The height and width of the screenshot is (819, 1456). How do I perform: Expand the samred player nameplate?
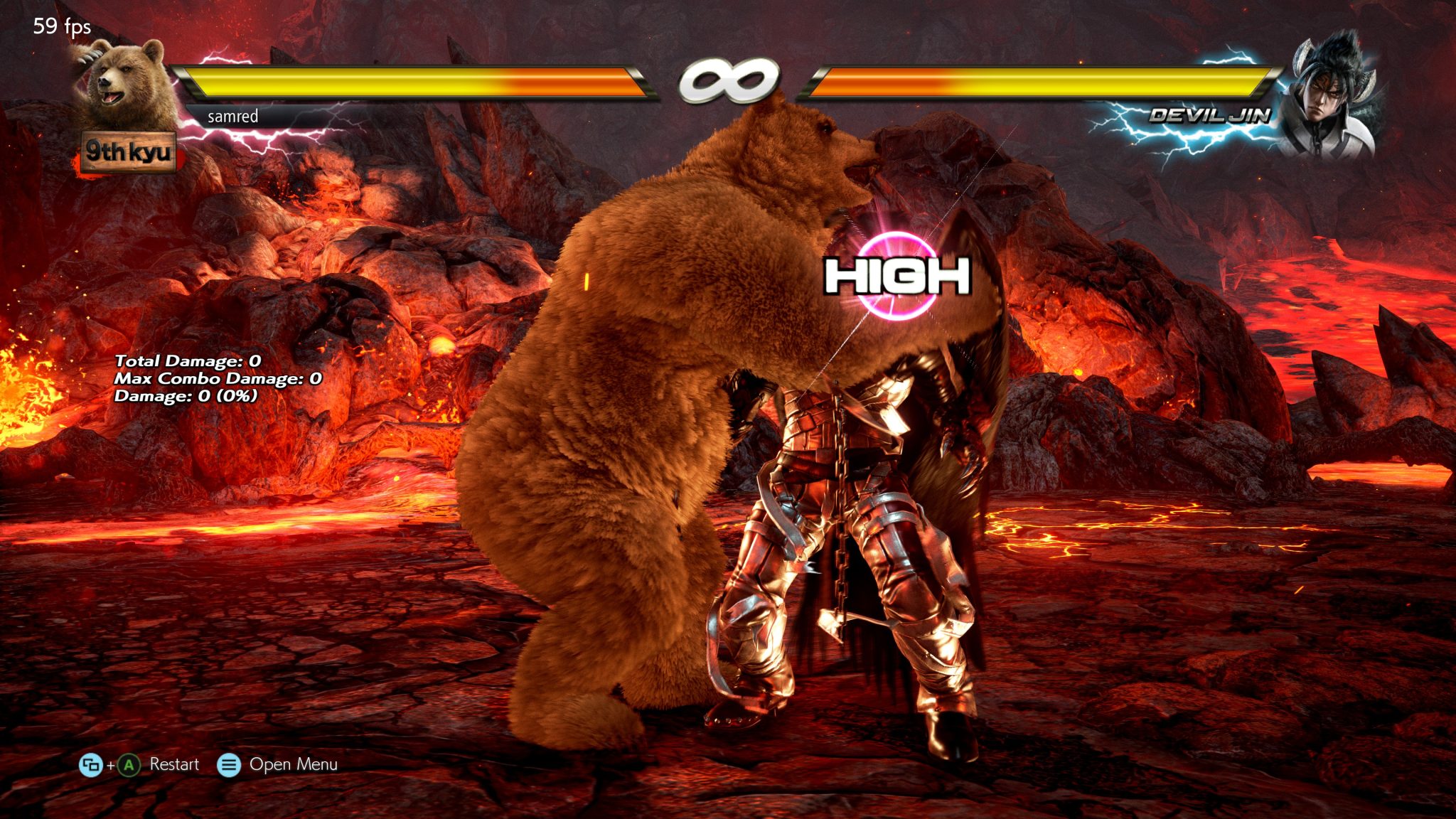(232, 117)
